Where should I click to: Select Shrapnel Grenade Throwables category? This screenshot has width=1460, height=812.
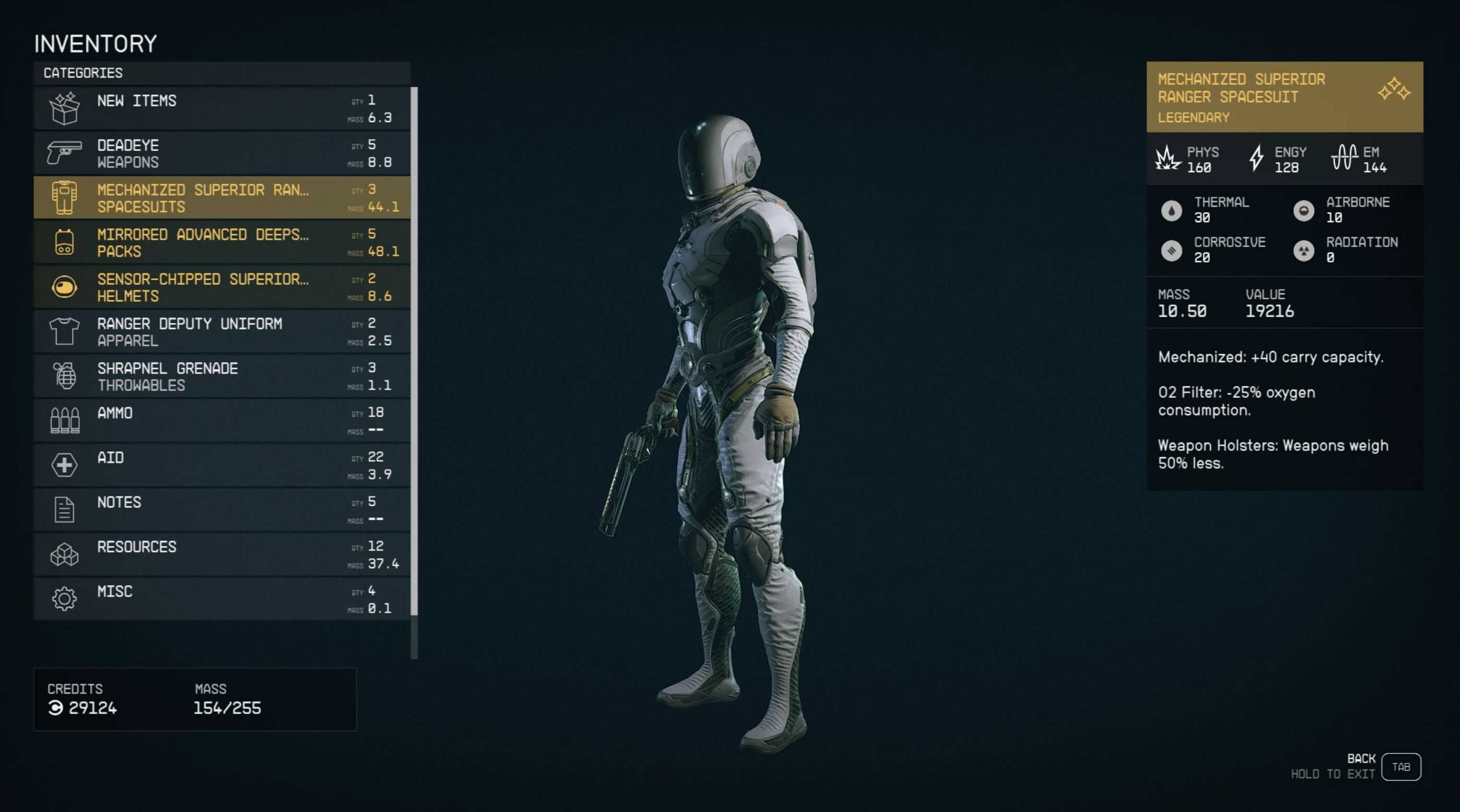click(x=221, y=376)
